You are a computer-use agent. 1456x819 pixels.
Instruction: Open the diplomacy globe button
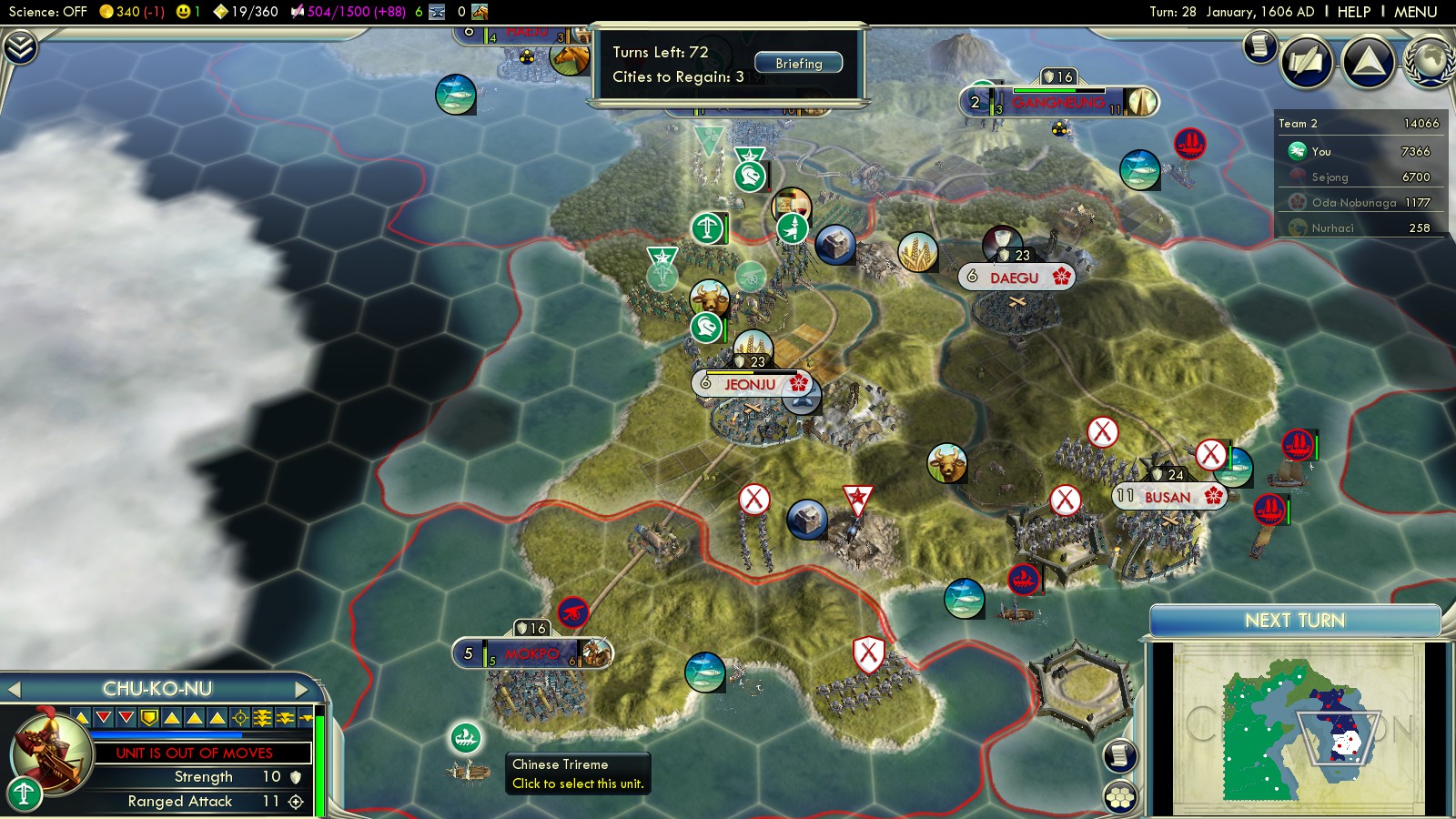[x=1431, y=62]
